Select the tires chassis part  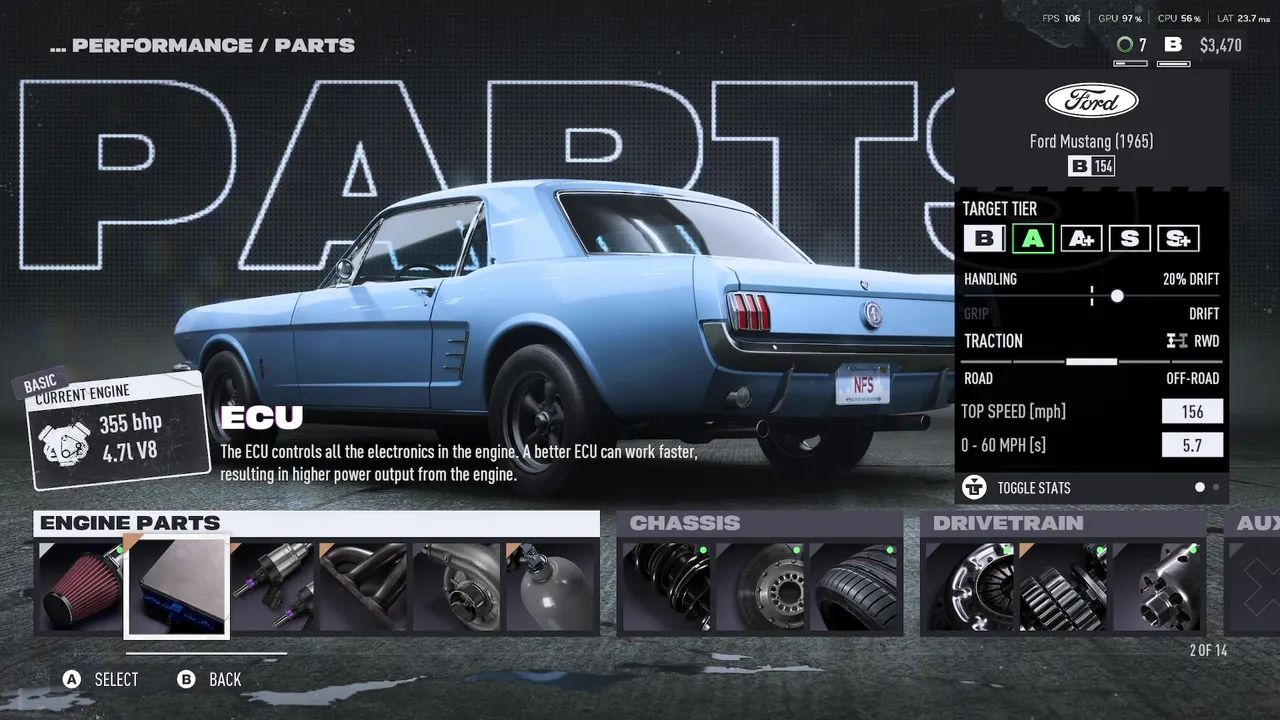coord(853,588)
